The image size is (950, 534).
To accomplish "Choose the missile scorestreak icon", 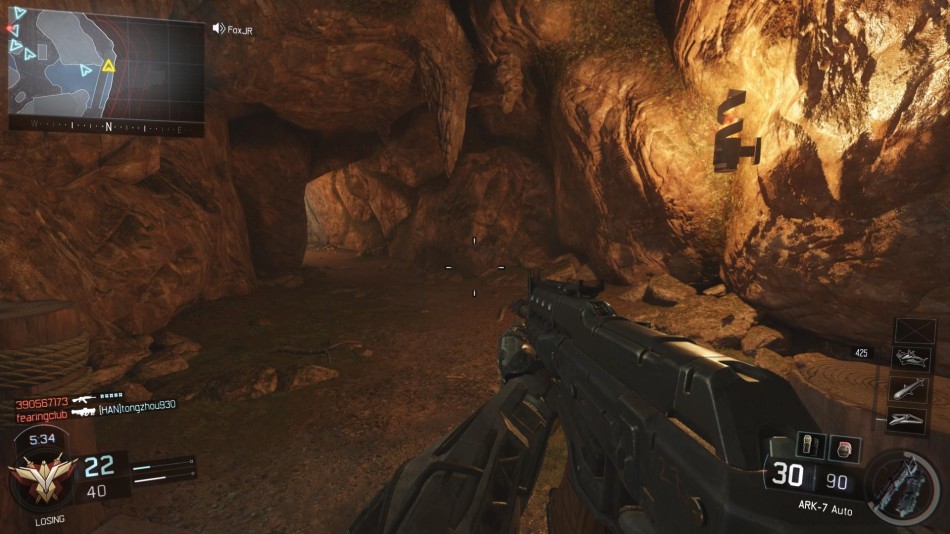I will (x=909, y=389).
